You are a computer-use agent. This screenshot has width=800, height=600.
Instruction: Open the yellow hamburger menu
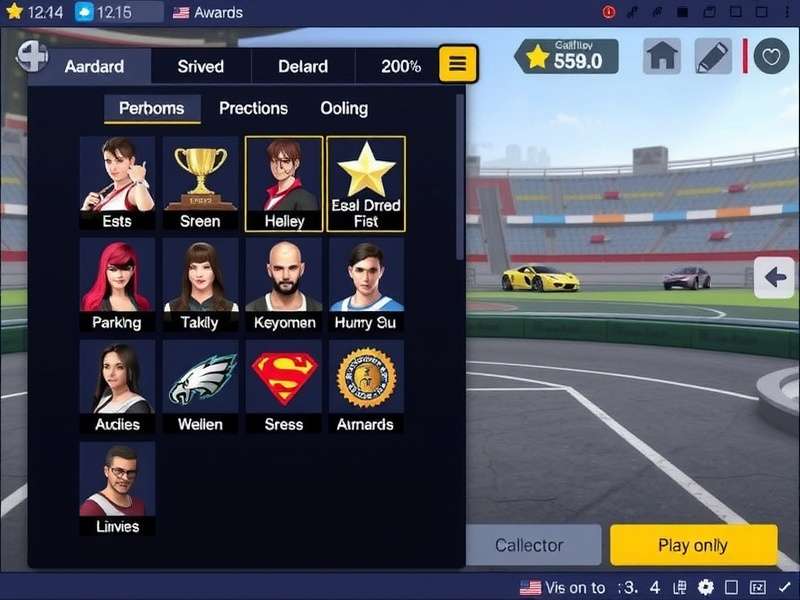pos(457,64)
